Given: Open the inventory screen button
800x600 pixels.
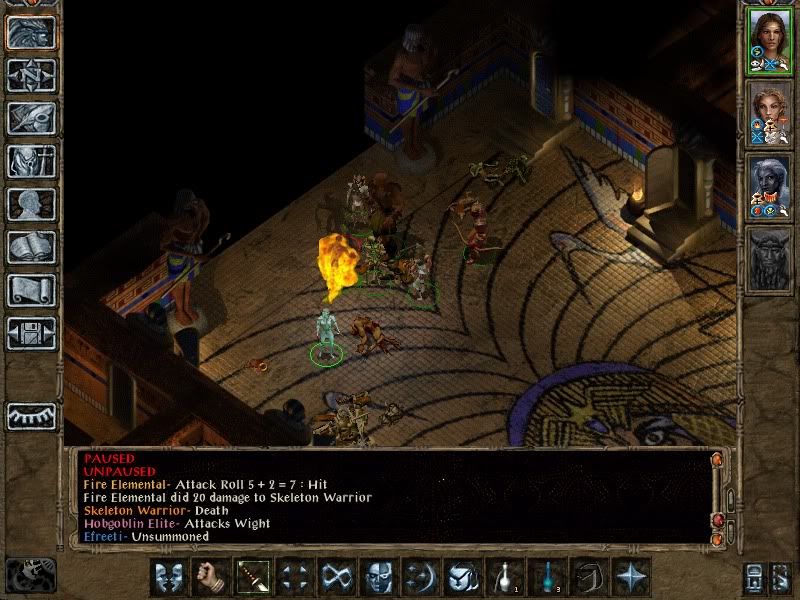Looking at the screenshot, I should click(31, 161).
